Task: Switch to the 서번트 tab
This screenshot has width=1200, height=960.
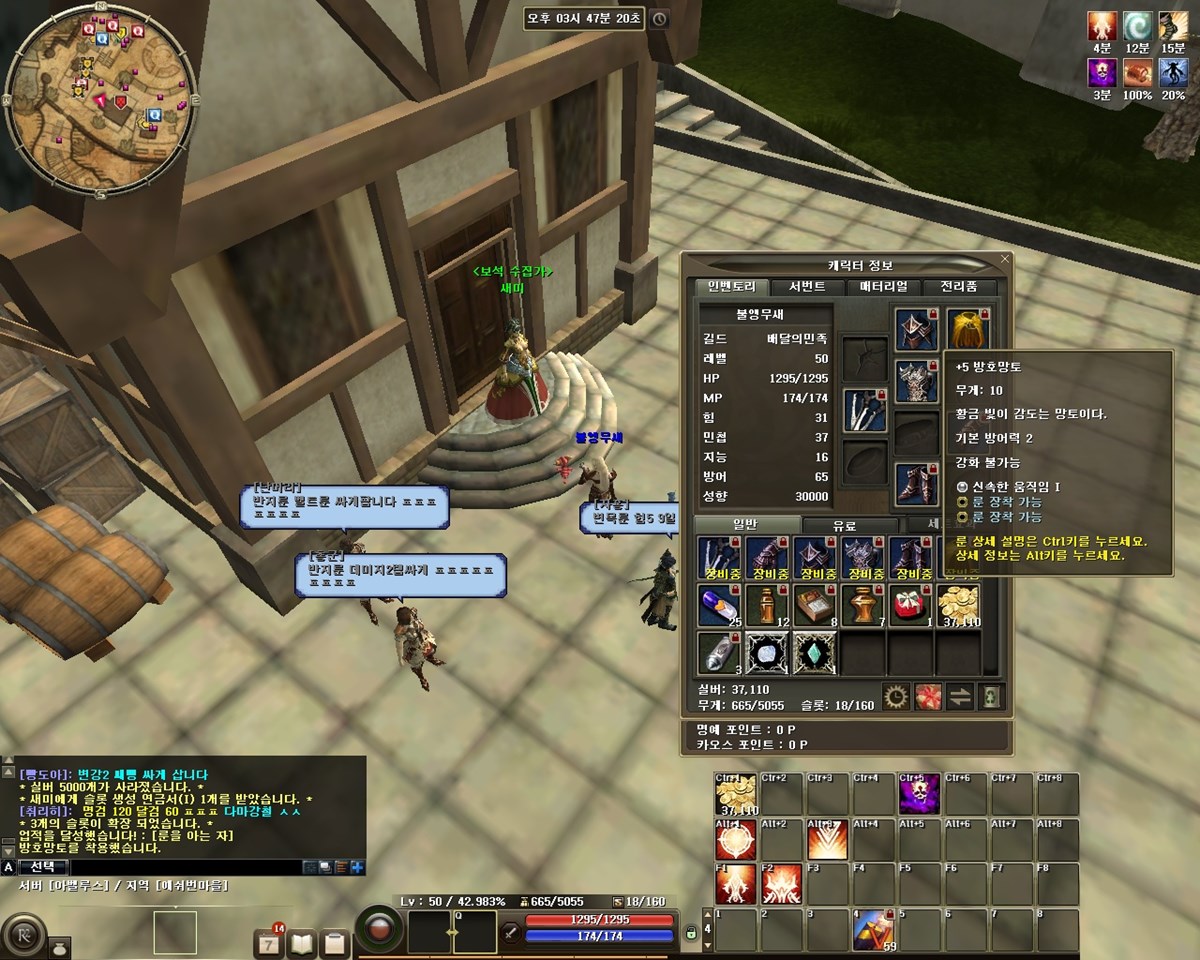Action: (806, 287)
